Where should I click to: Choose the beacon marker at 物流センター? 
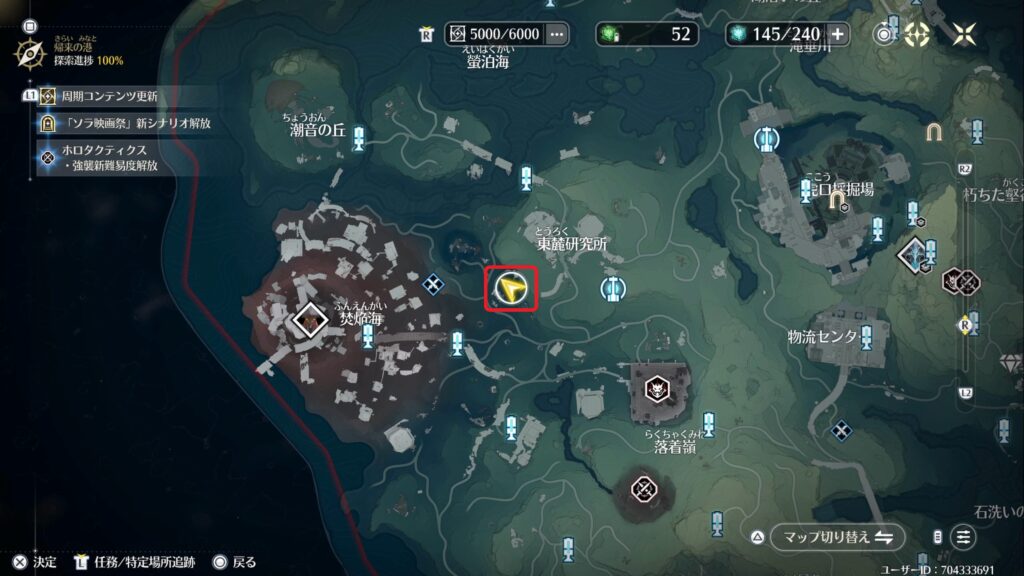[868, 337]
